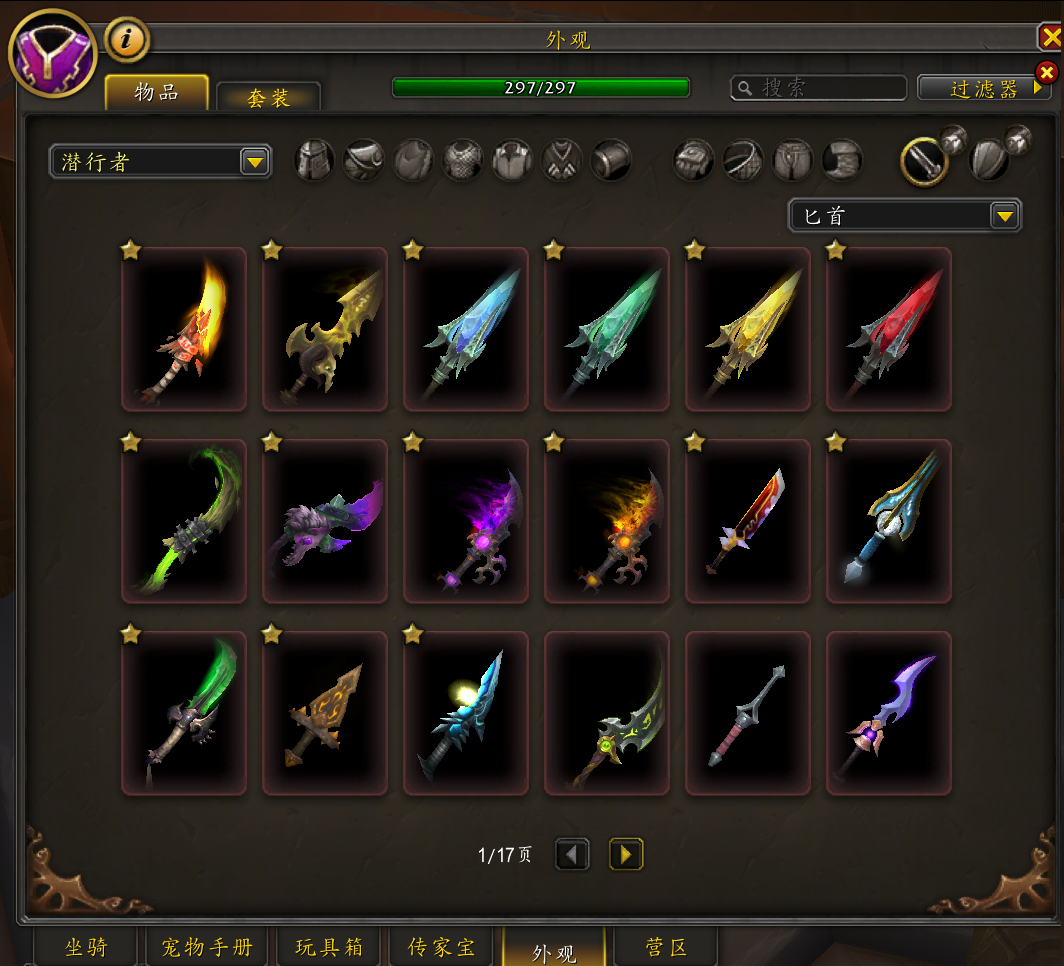Switch to the 玩具箱 toy box tab
The image size is (1064, 966).
pyautogui.click(x=331, y=947)
